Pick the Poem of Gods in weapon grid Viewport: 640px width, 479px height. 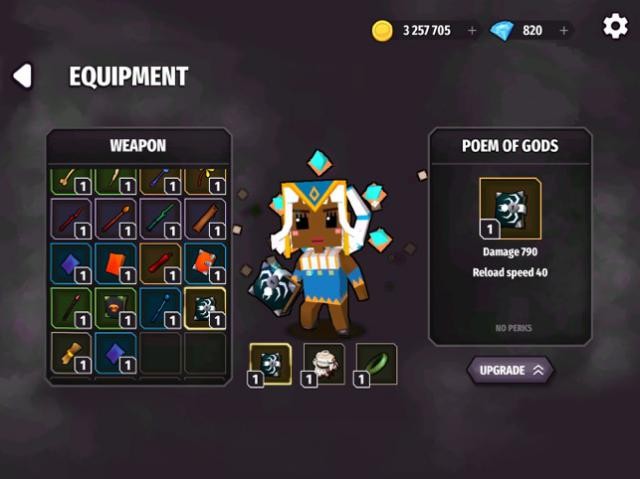pos(204,308)
